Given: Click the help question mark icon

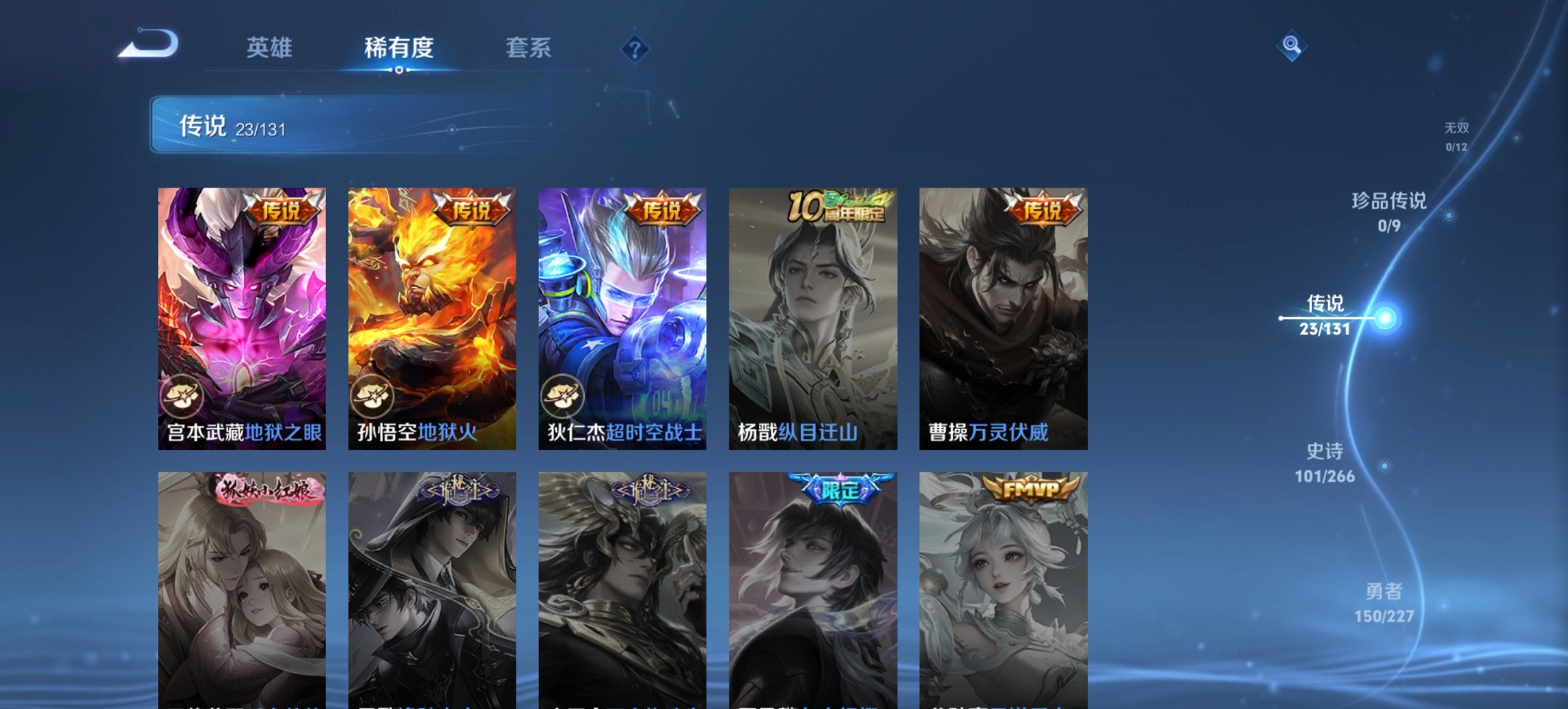Looking at the screenshot, I should pyautogui.click(x=635, y=49).
